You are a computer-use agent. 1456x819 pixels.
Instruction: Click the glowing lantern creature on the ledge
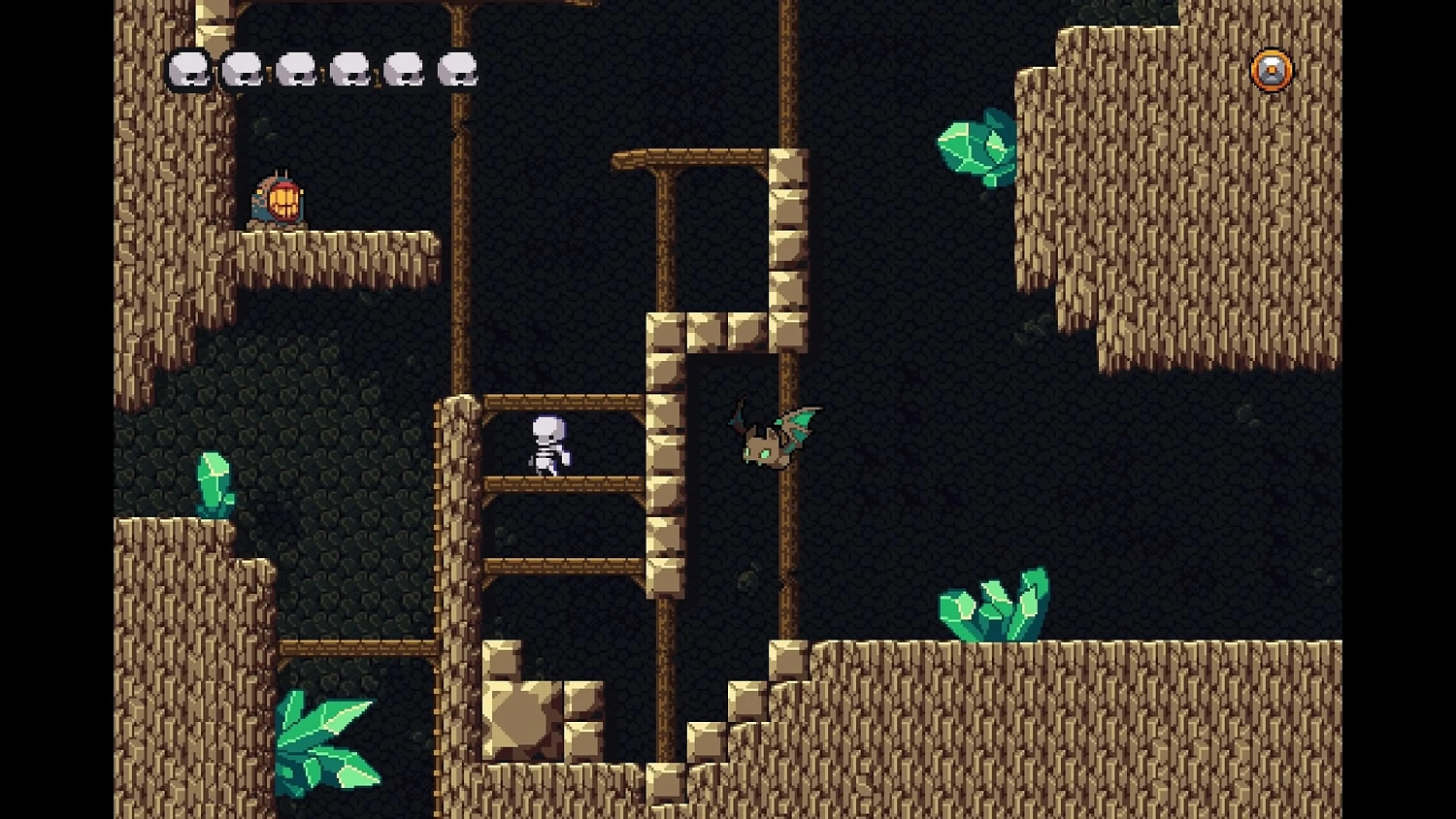pos(279,201)
